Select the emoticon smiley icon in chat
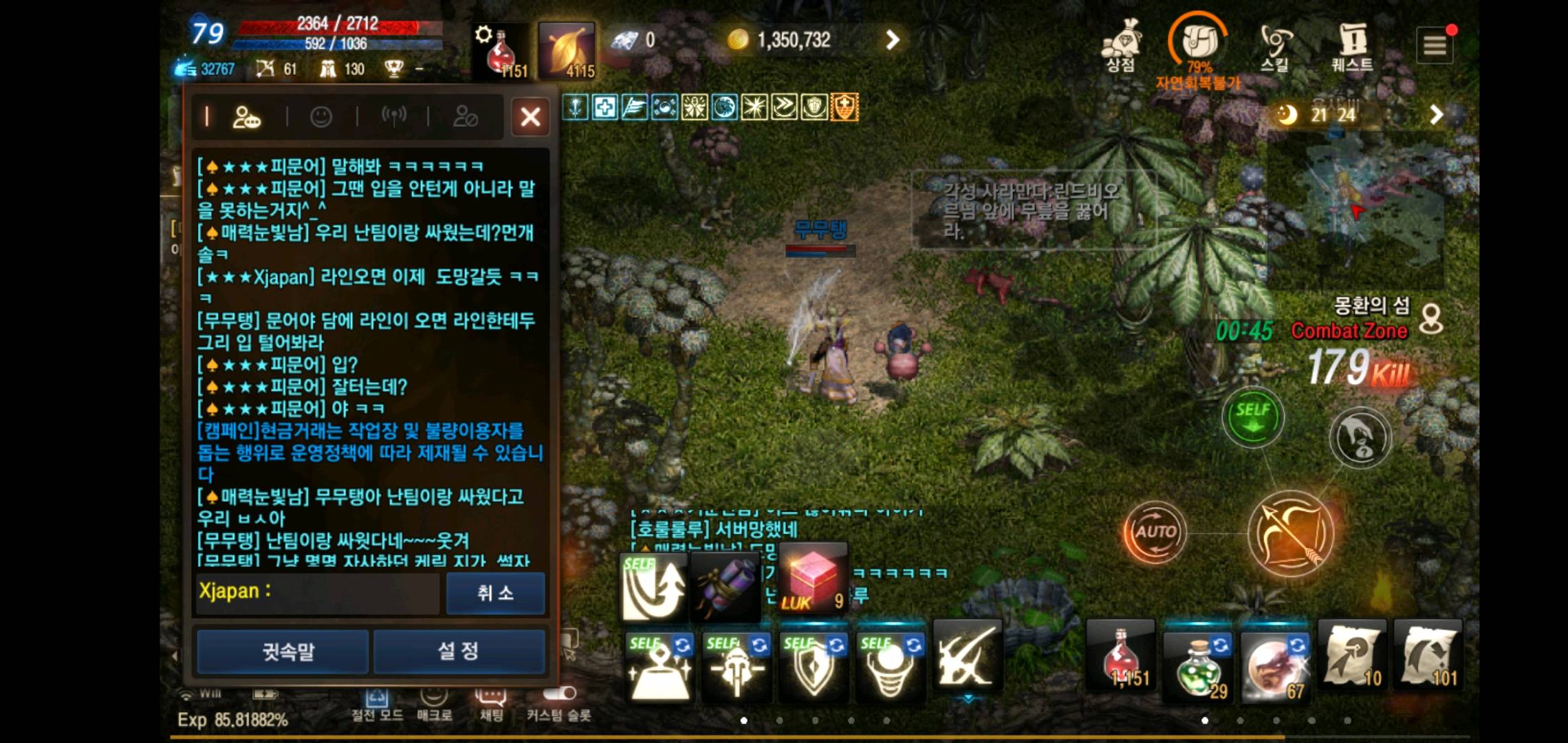Image resolution: width=1568 pixels, height=743 pixels. pyautogui.click(x=322, y=117)
